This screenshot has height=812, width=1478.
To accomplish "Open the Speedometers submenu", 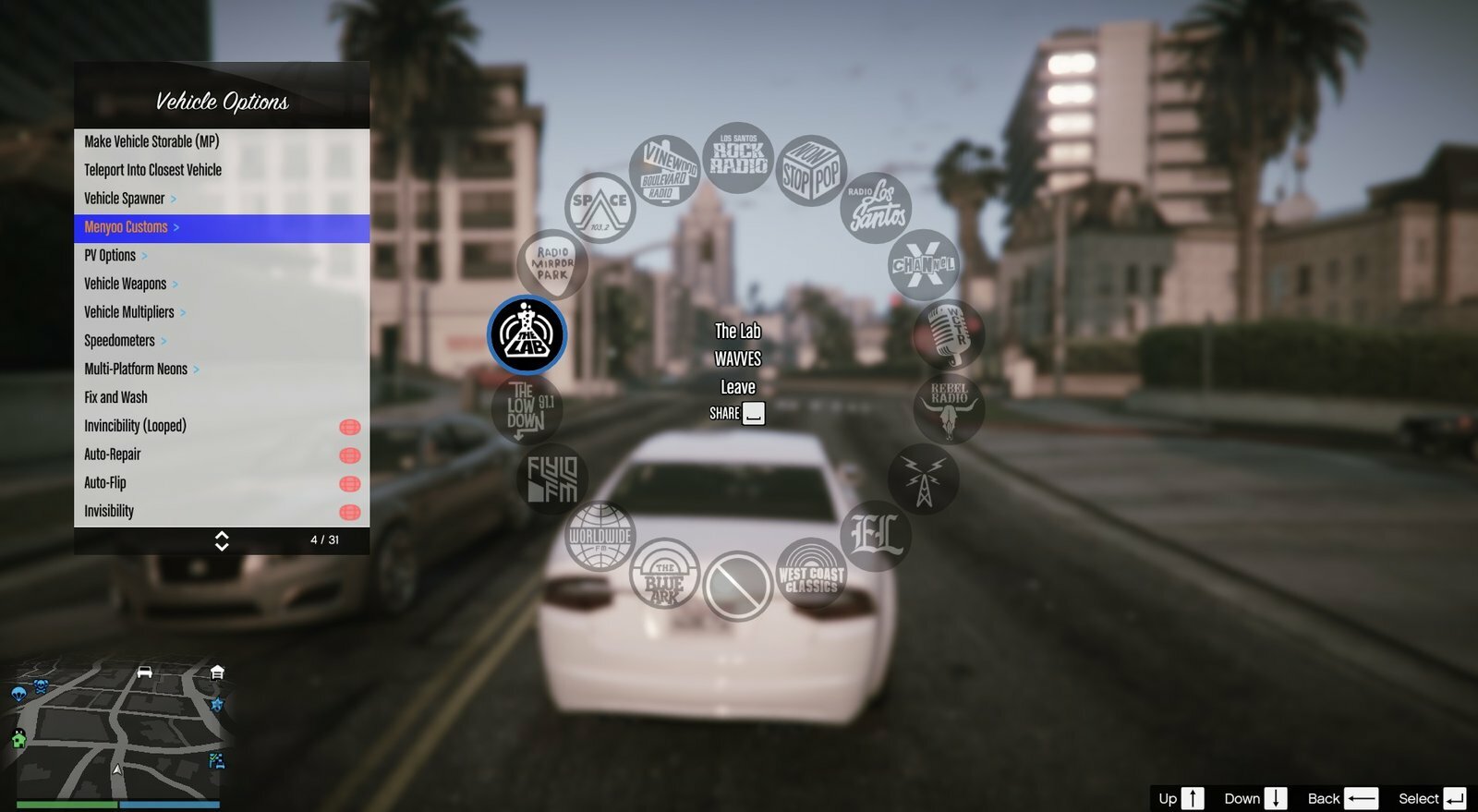I will click(120, 341).
